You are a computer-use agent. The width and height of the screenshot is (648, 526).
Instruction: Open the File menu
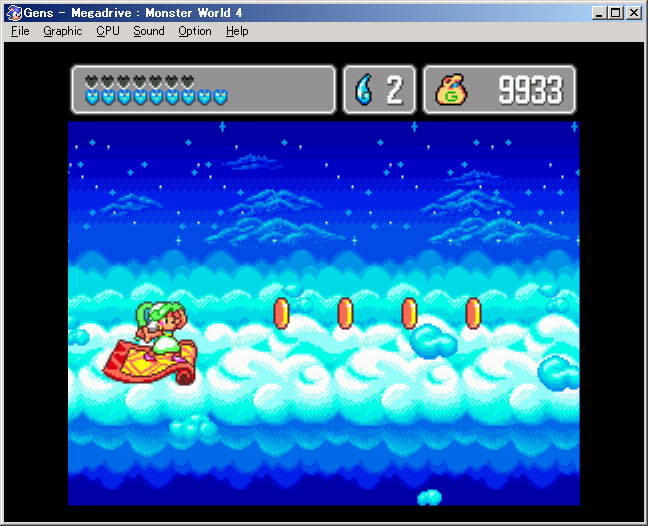pos(20,31)
